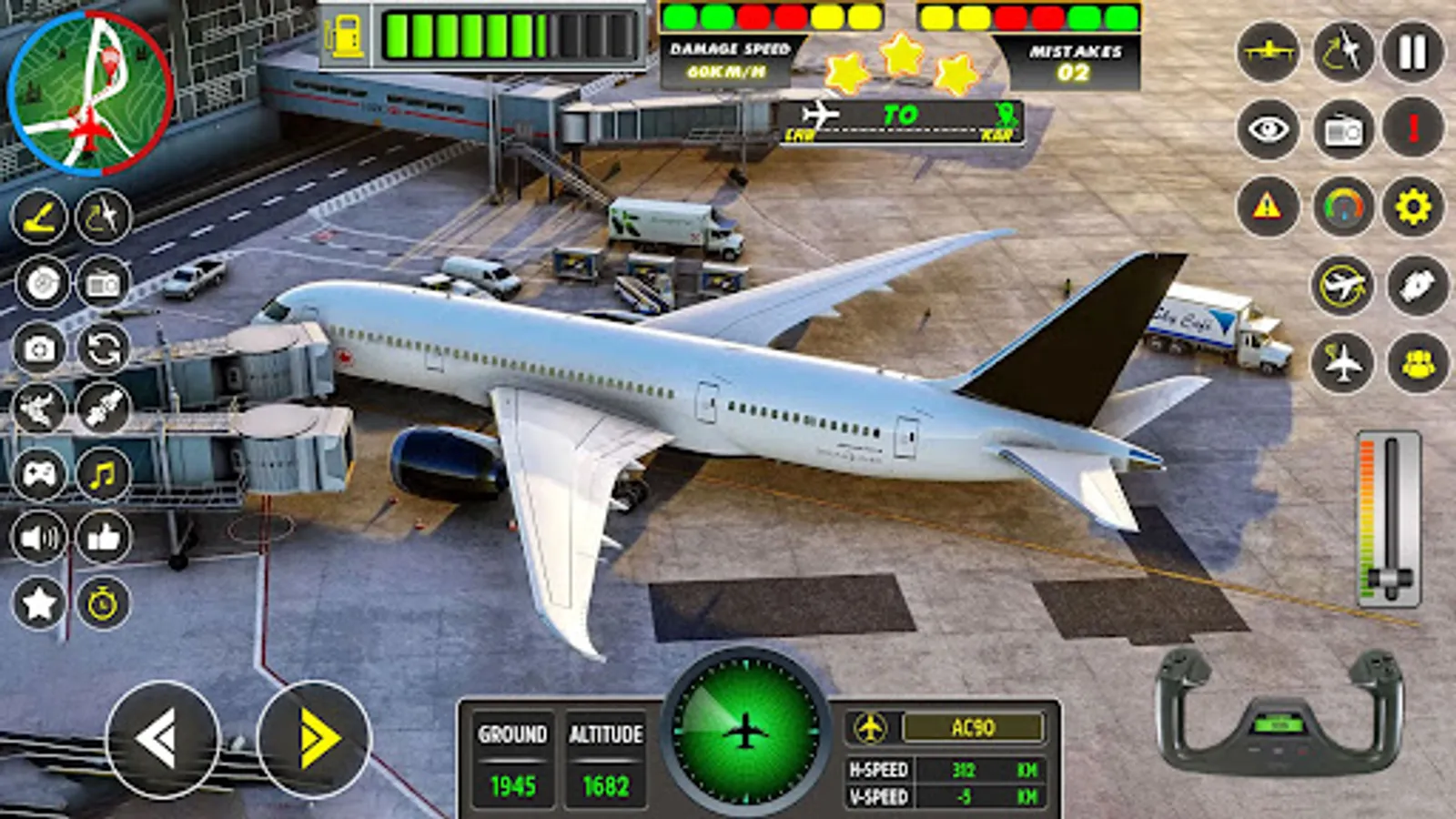Screen dimensions: 1456x819
Task: Select the steering wheel control mode
Action: coord(42,283)
